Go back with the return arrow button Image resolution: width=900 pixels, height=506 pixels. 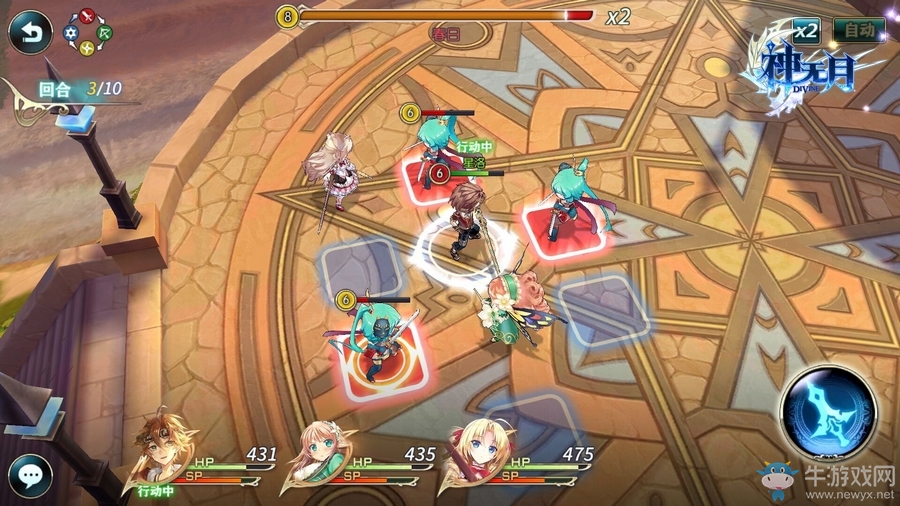coord(29,33)
